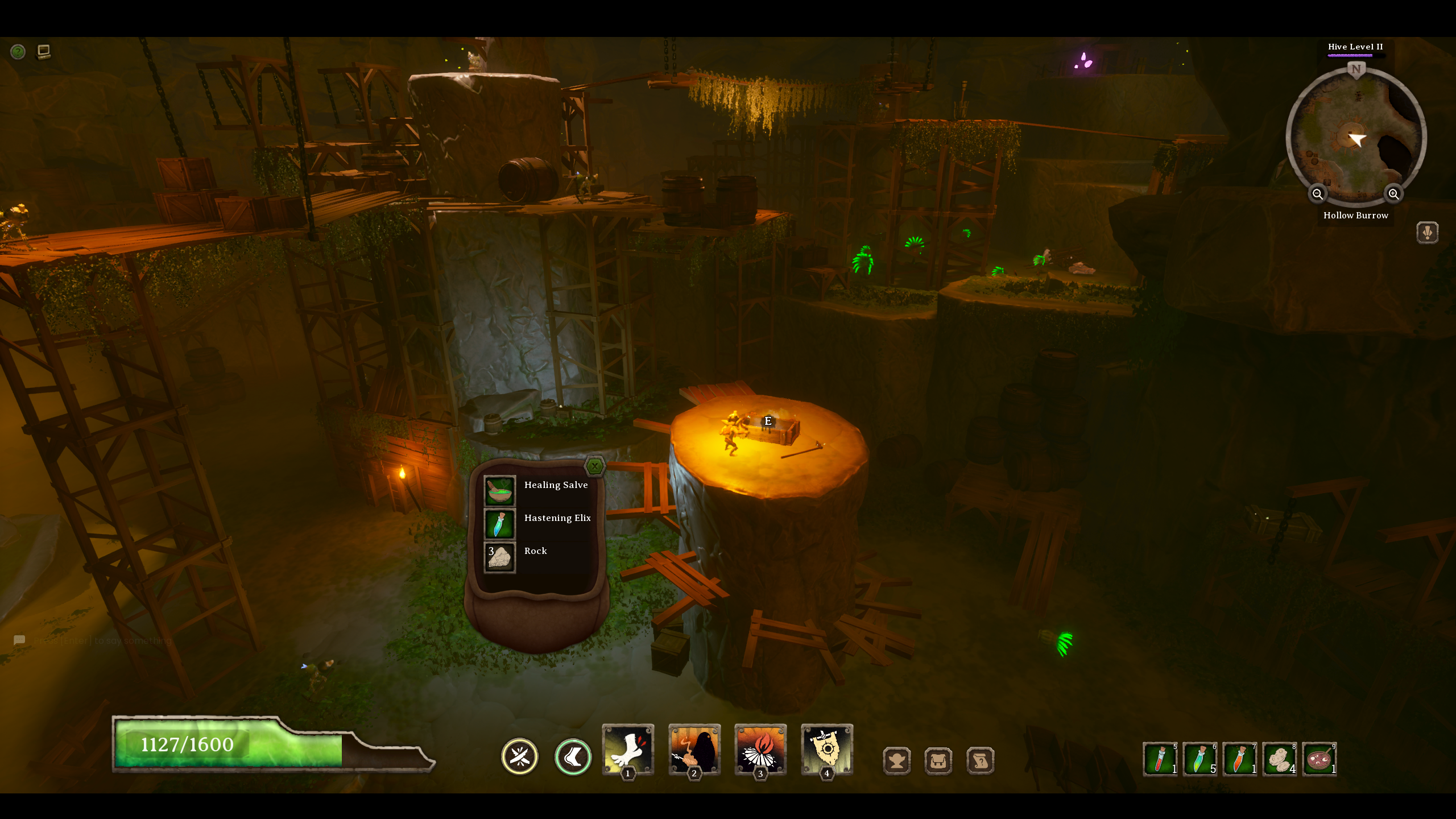The image size is (1456, 819).
Task: Activate the smoke creature ability in slot 2
Action: [x=694, y=751]
